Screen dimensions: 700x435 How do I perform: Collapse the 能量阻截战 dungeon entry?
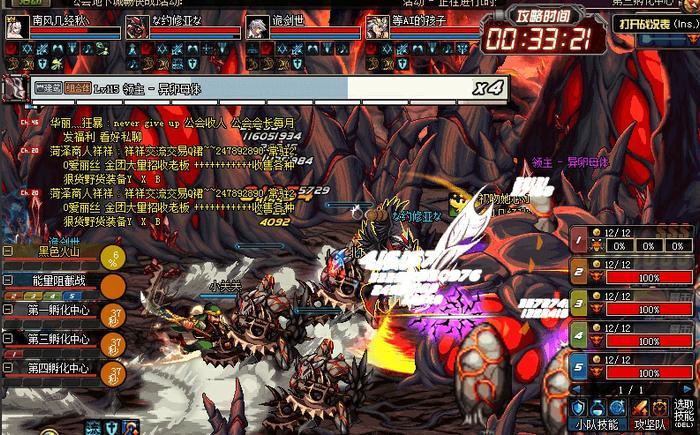[x=8, y=281]
